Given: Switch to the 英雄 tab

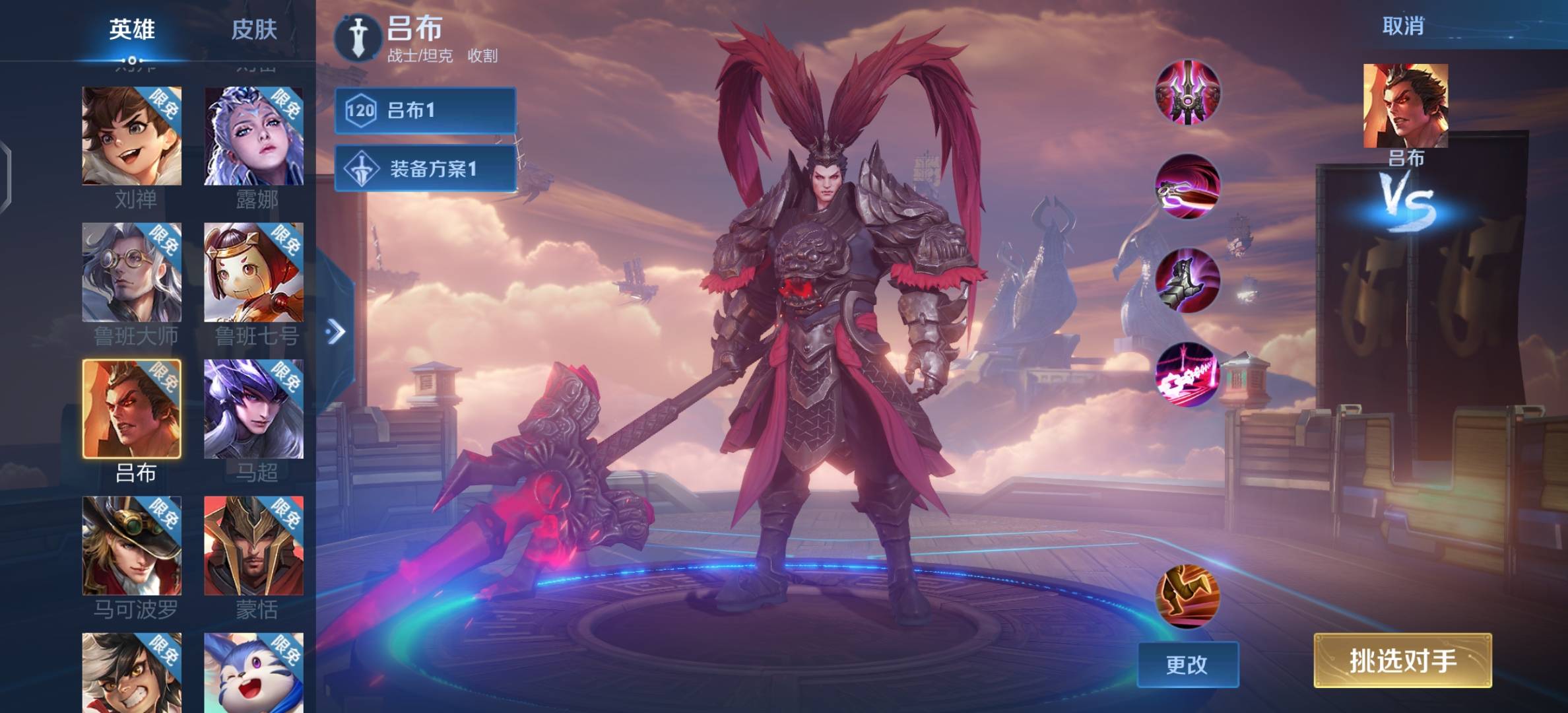Looking at the screenshot, I should pos(132,30).
